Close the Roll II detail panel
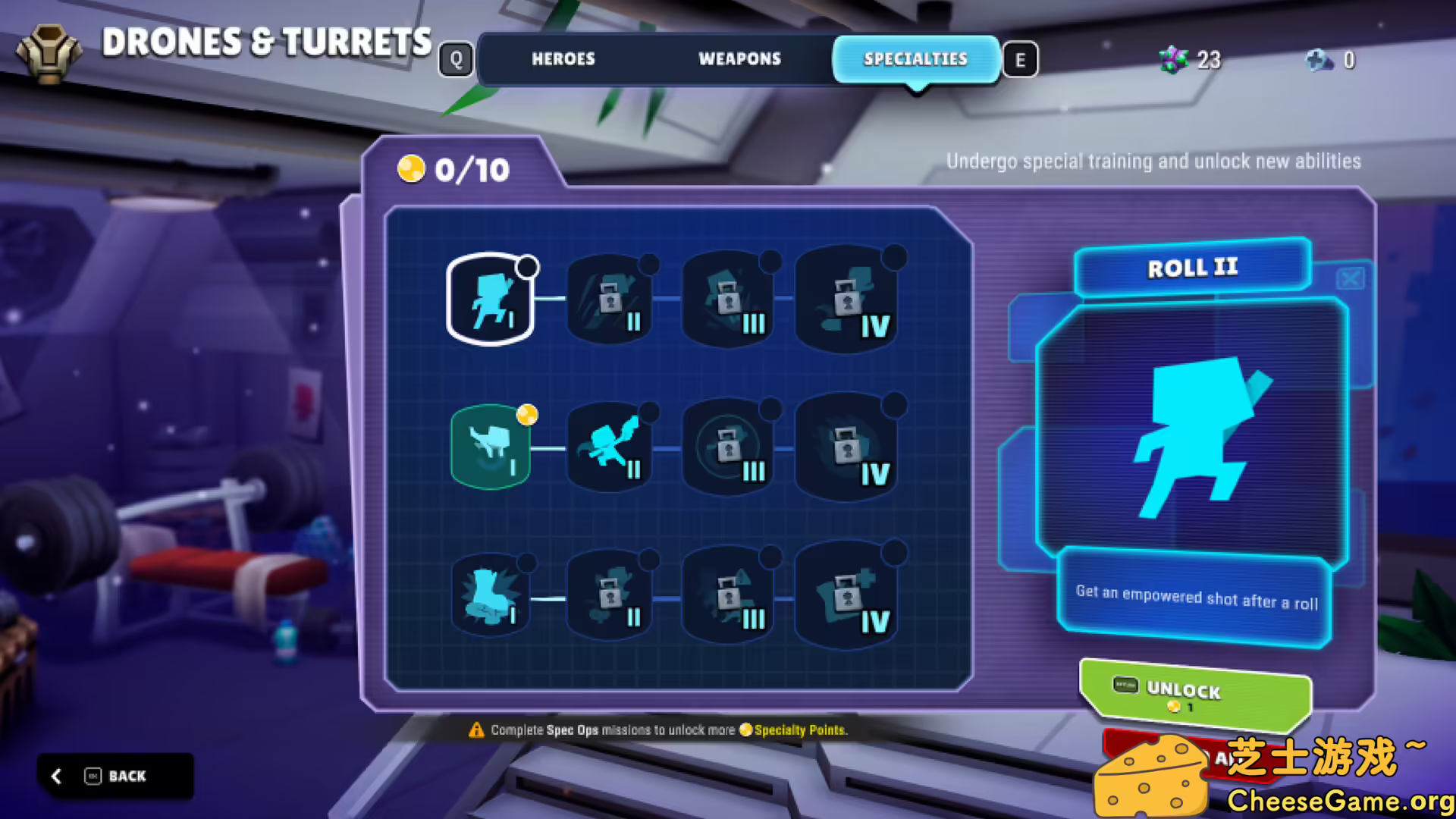The width and height of the screenshot is (1456, 819). (x=1349, y=279)
